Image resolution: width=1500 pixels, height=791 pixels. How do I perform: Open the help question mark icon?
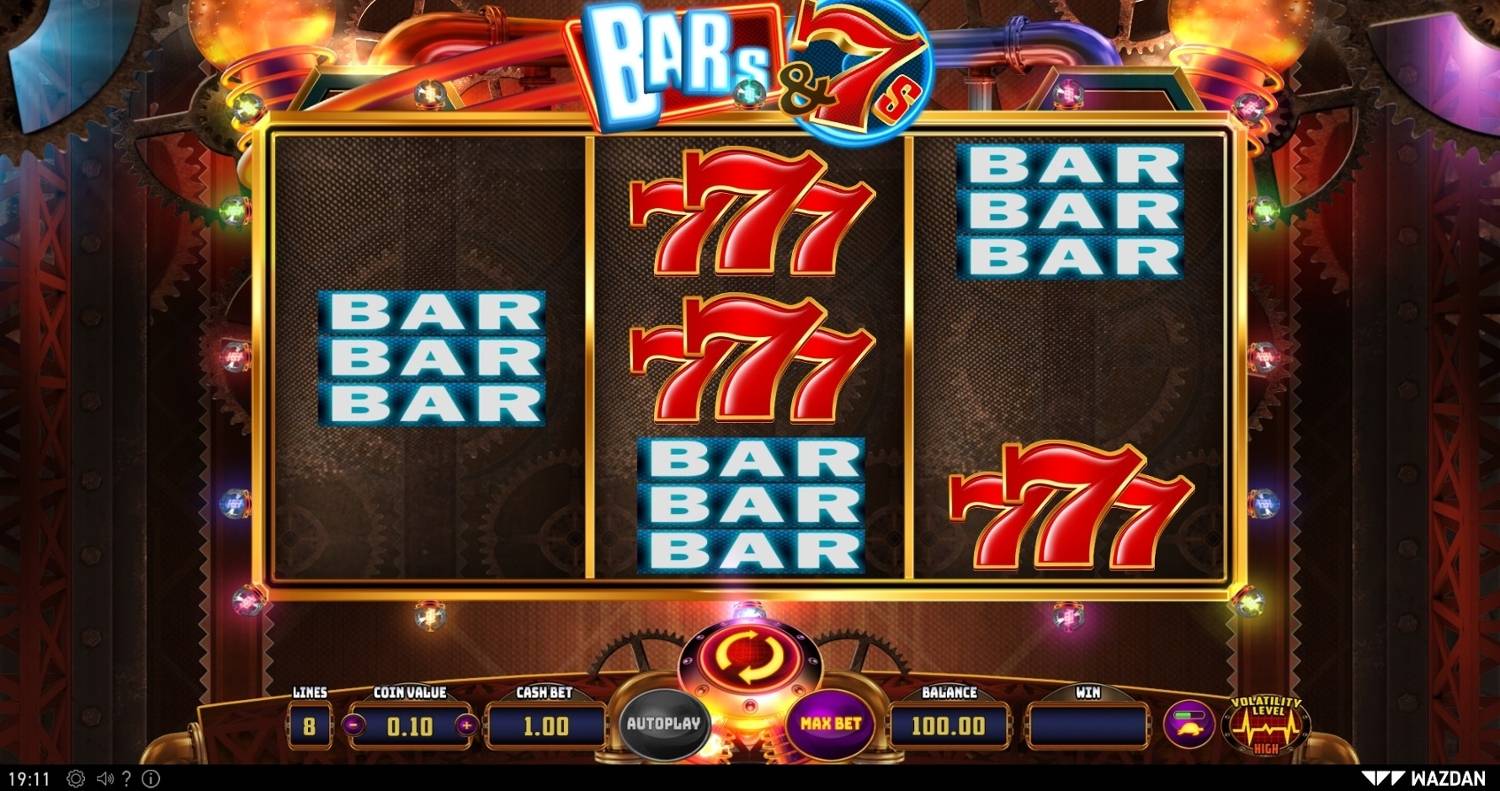pos(125,777)
